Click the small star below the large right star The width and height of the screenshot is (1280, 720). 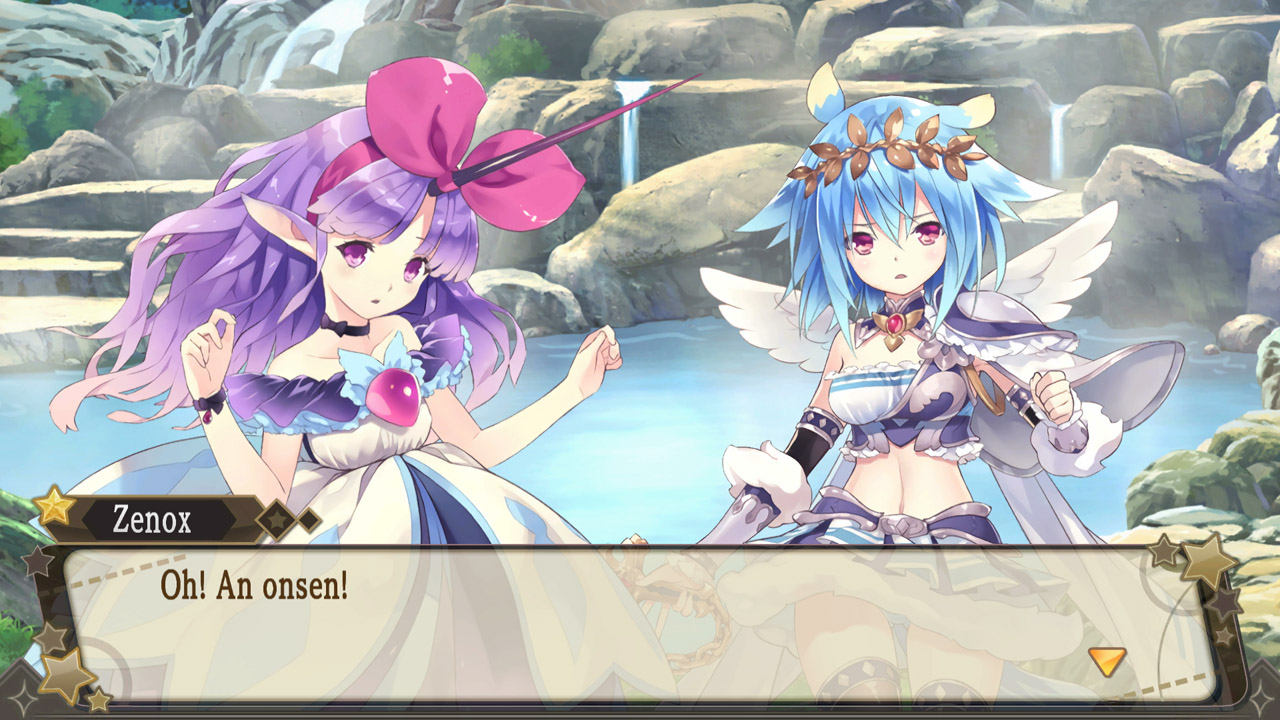(x=1225, y=602)
